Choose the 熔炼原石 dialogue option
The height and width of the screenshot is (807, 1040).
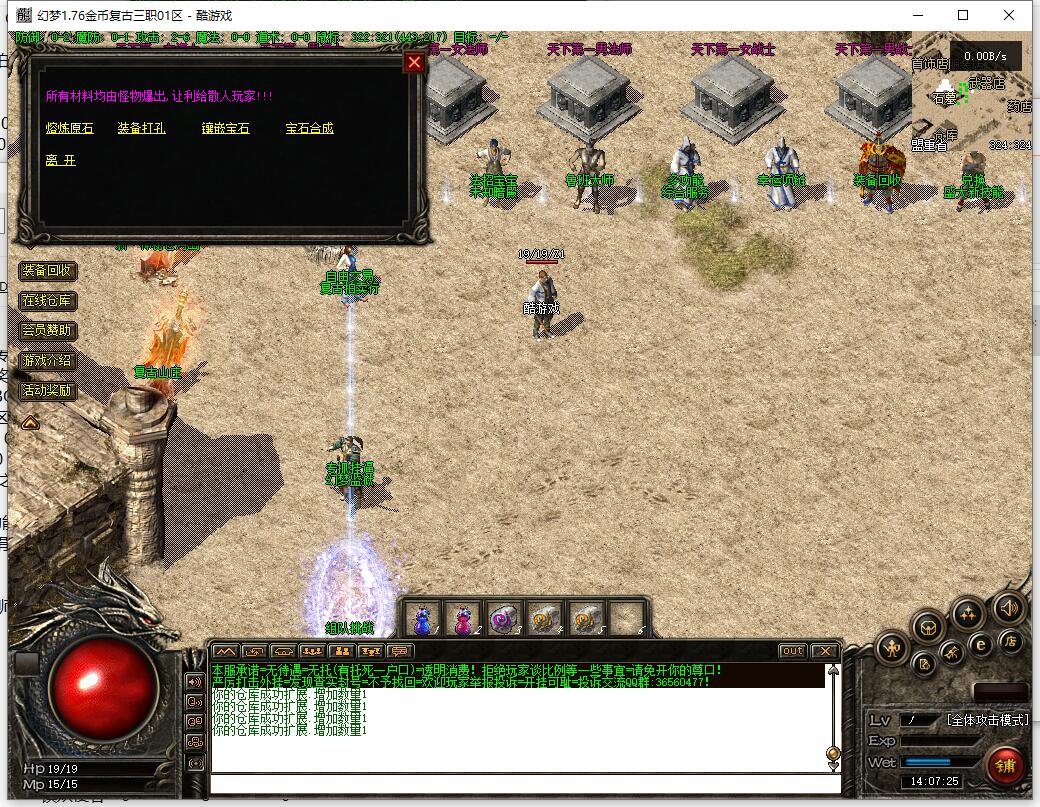(69, 128)
